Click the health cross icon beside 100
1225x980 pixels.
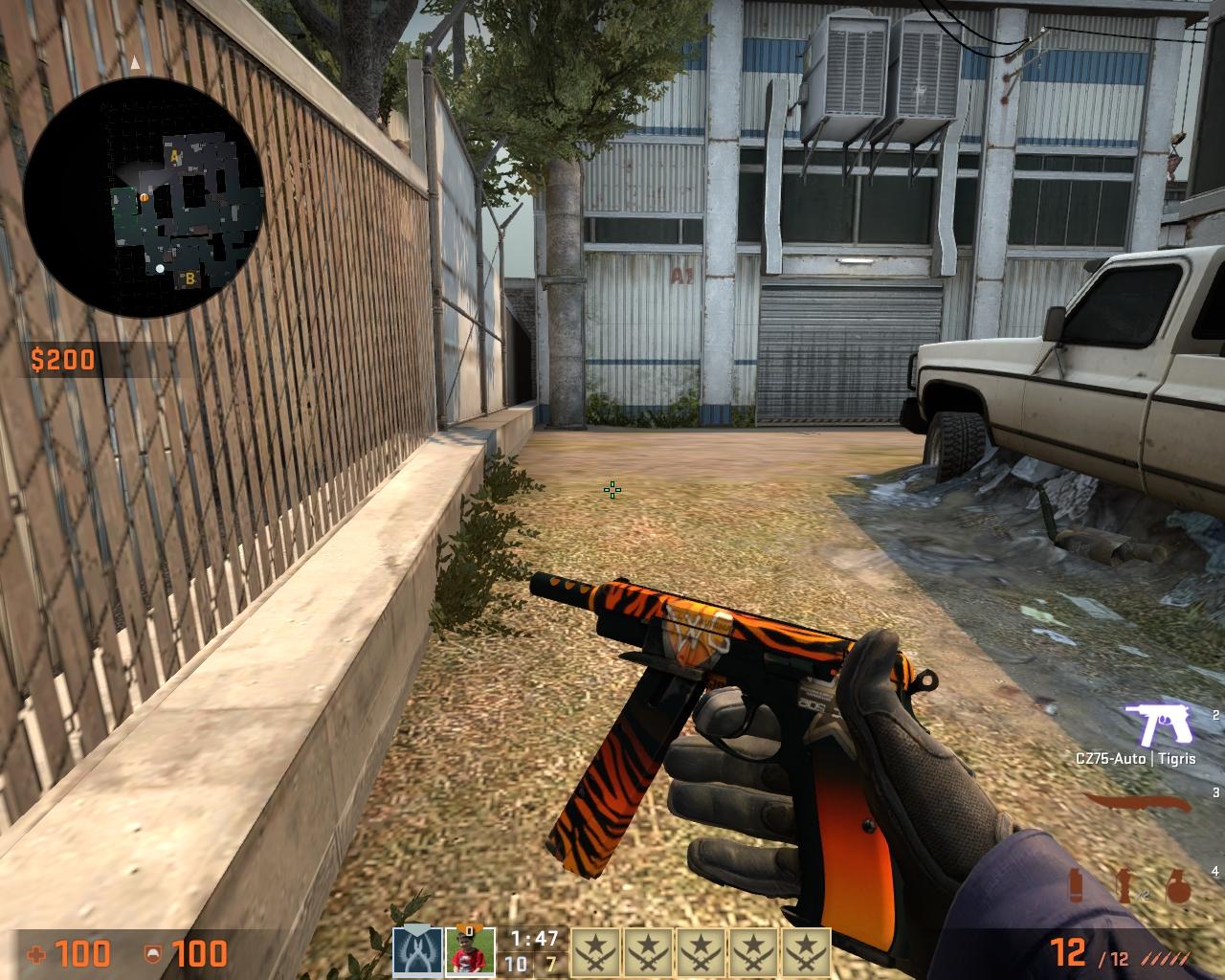point(36,954)
